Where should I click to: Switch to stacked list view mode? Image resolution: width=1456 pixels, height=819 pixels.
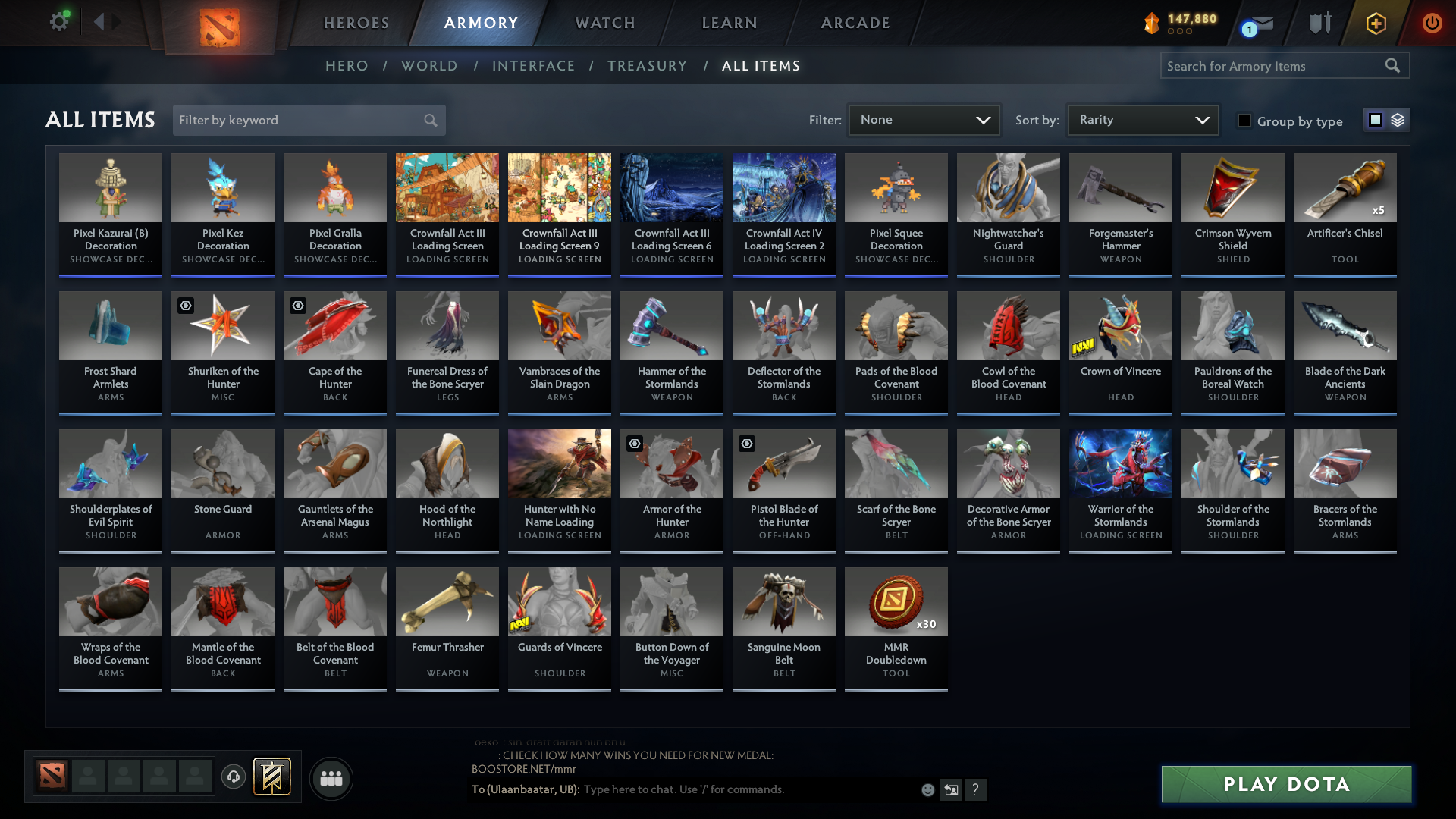1397,119
